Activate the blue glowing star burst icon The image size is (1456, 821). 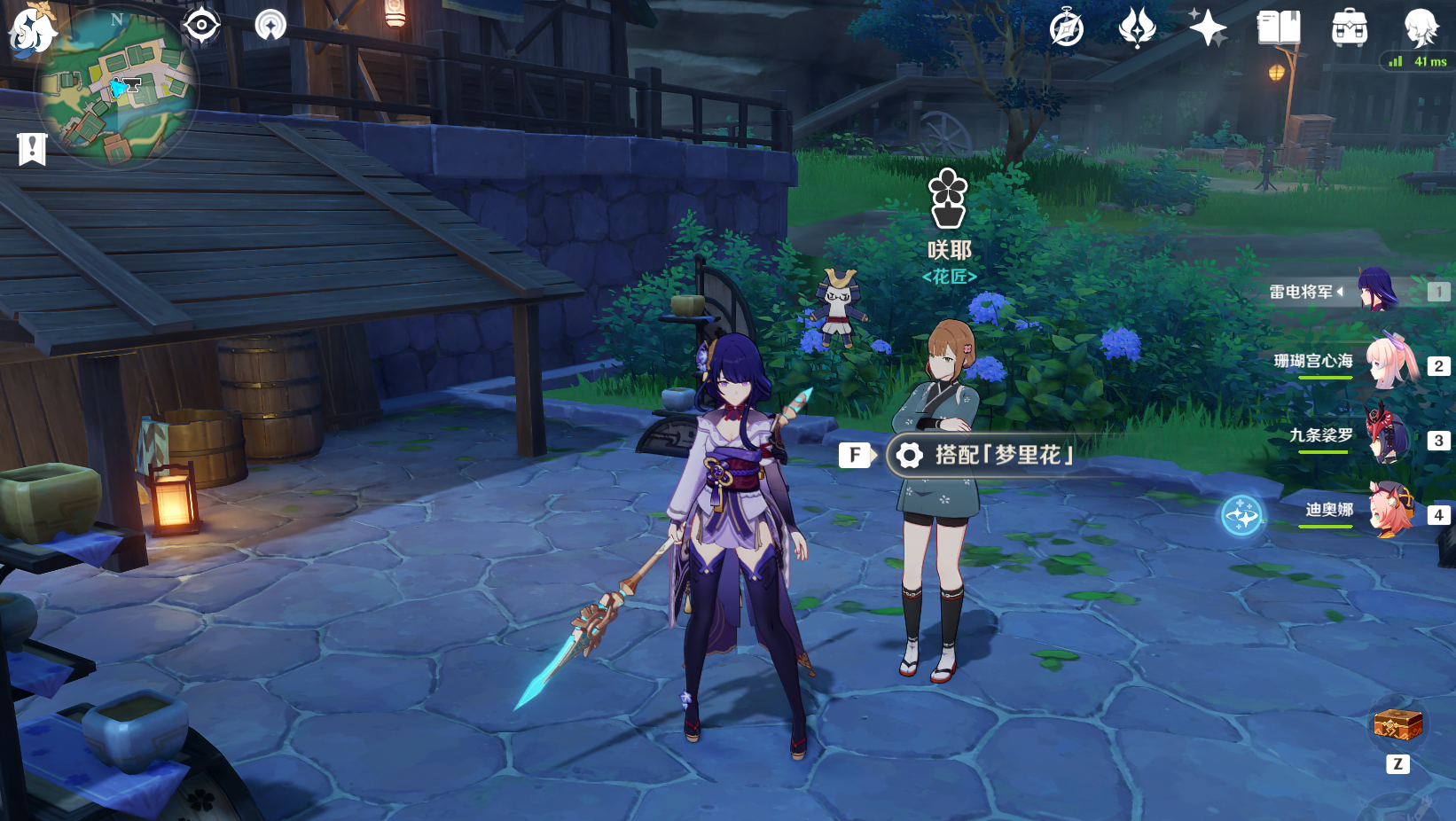[1241, 516]
